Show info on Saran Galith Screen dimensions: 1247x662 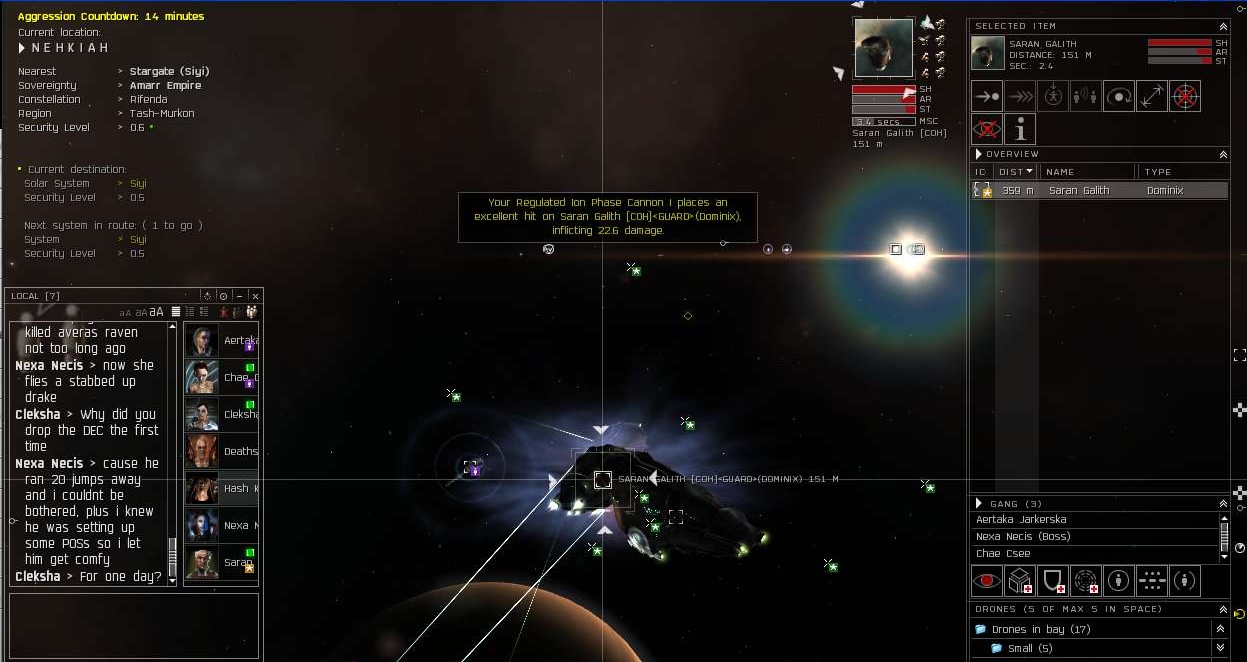(x=1020, y=129)
